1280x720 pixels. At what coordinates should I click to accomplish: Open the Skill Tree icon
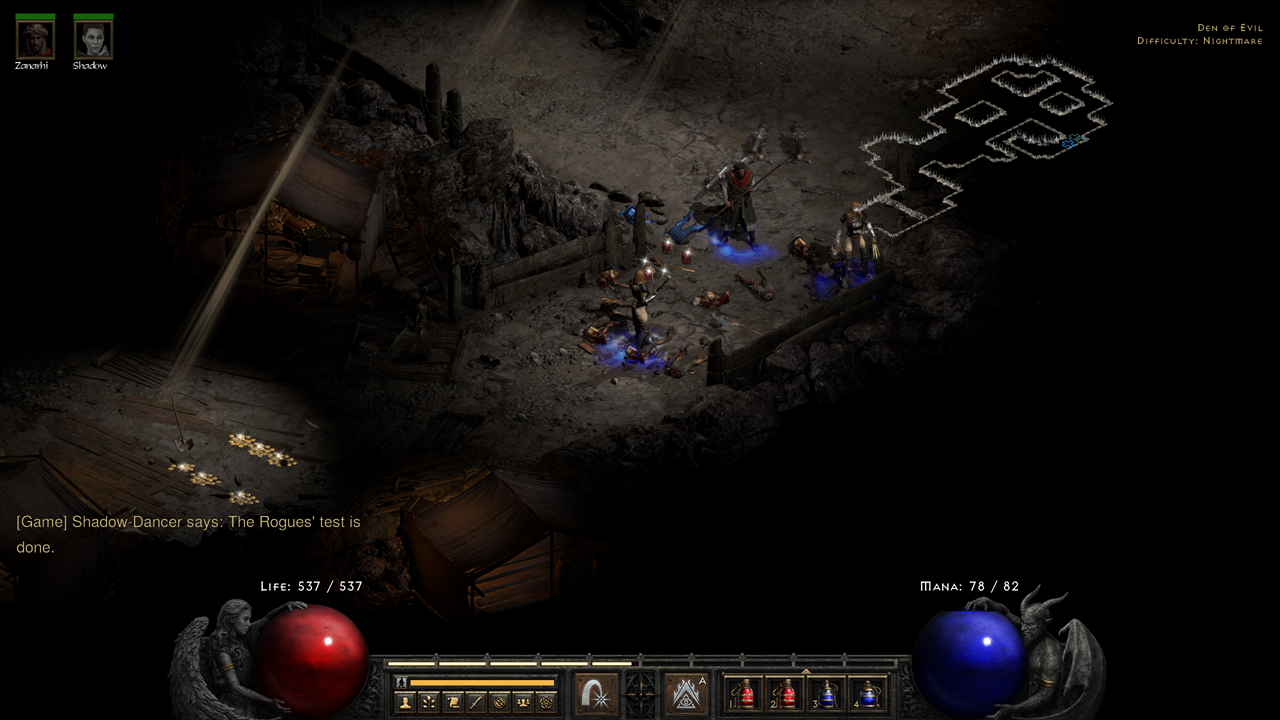(x=428, y=701)
